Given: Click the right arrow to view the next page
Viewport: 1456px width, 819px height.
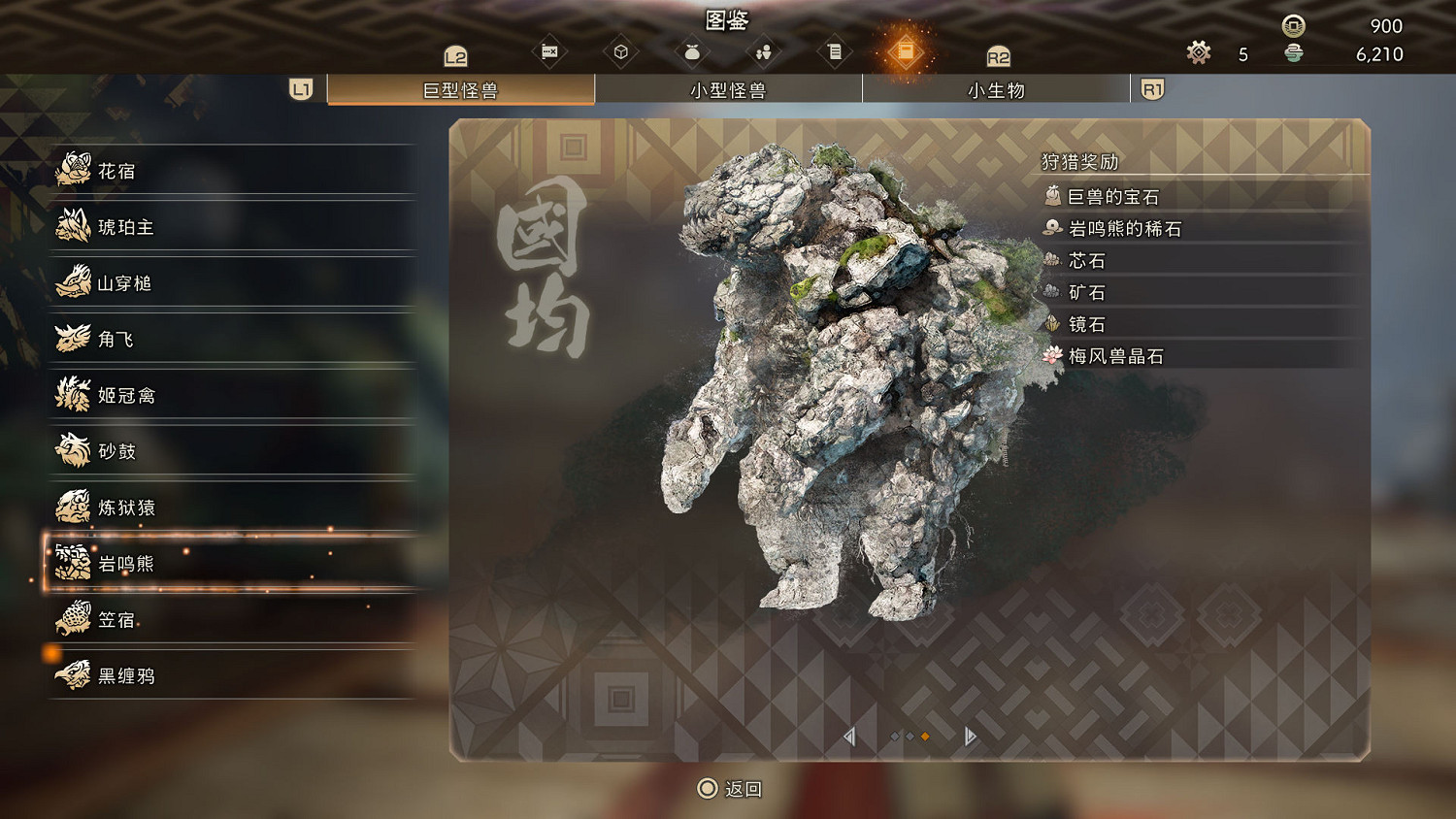Looking at the screenshot, I should tap(969, 737).
